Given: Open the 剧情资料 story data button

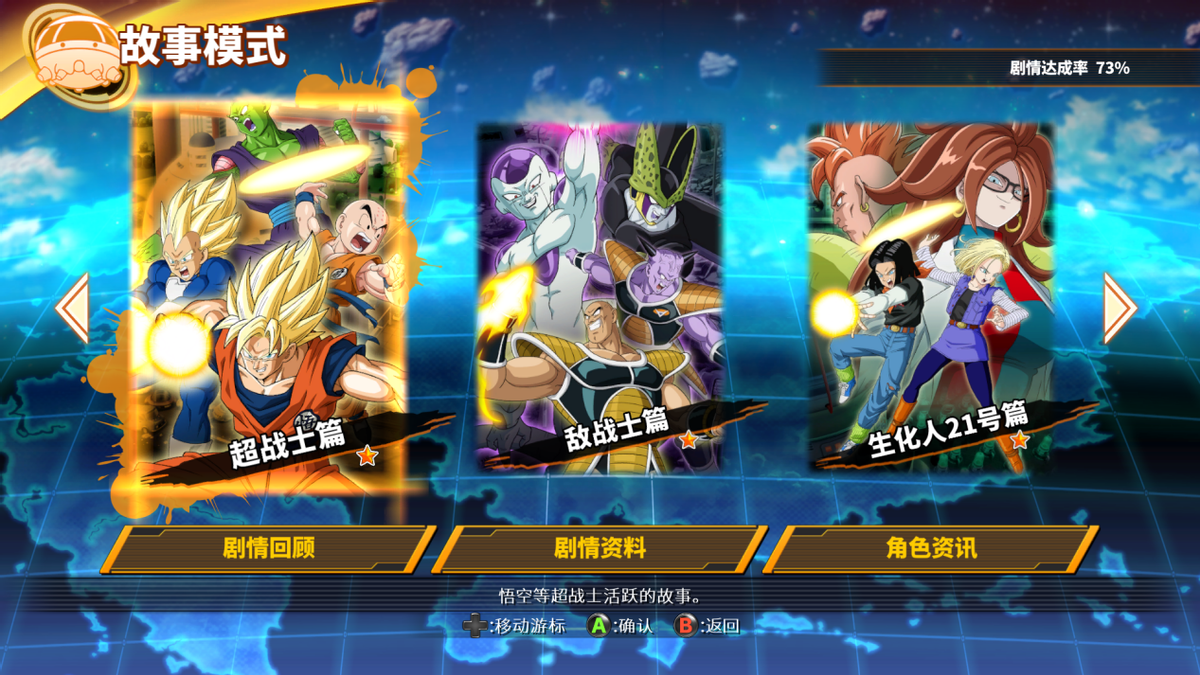Looking at the screenshot, I should (600, 549).
